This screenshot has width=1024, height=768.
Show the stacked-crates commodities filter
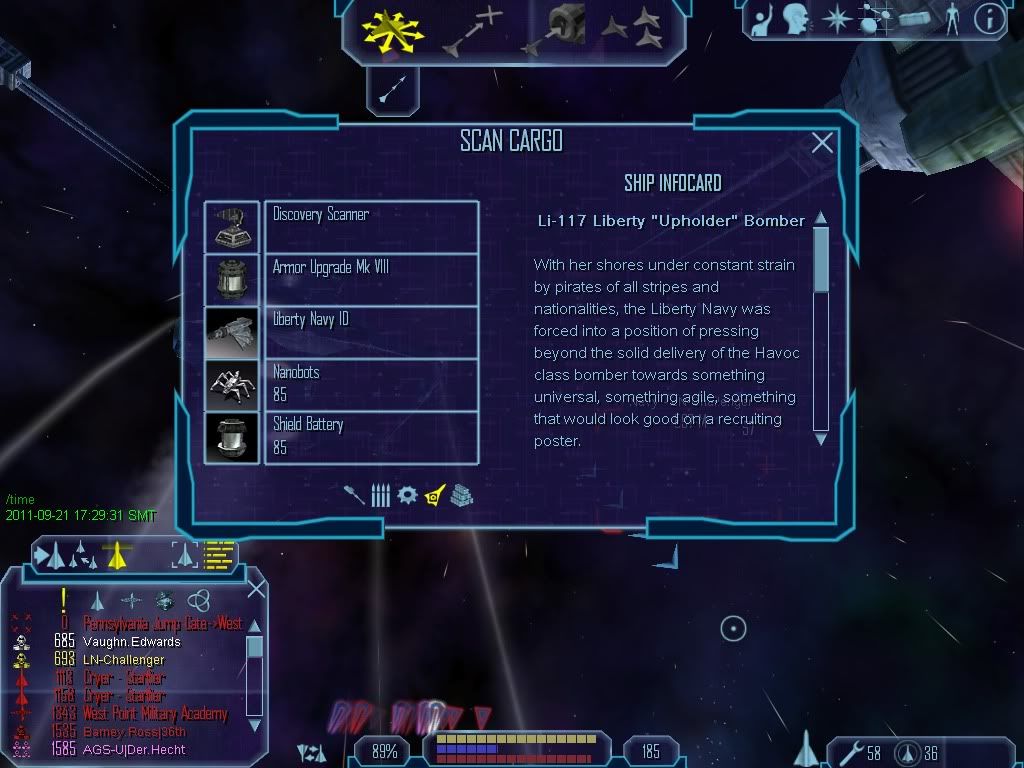(461, 495)
